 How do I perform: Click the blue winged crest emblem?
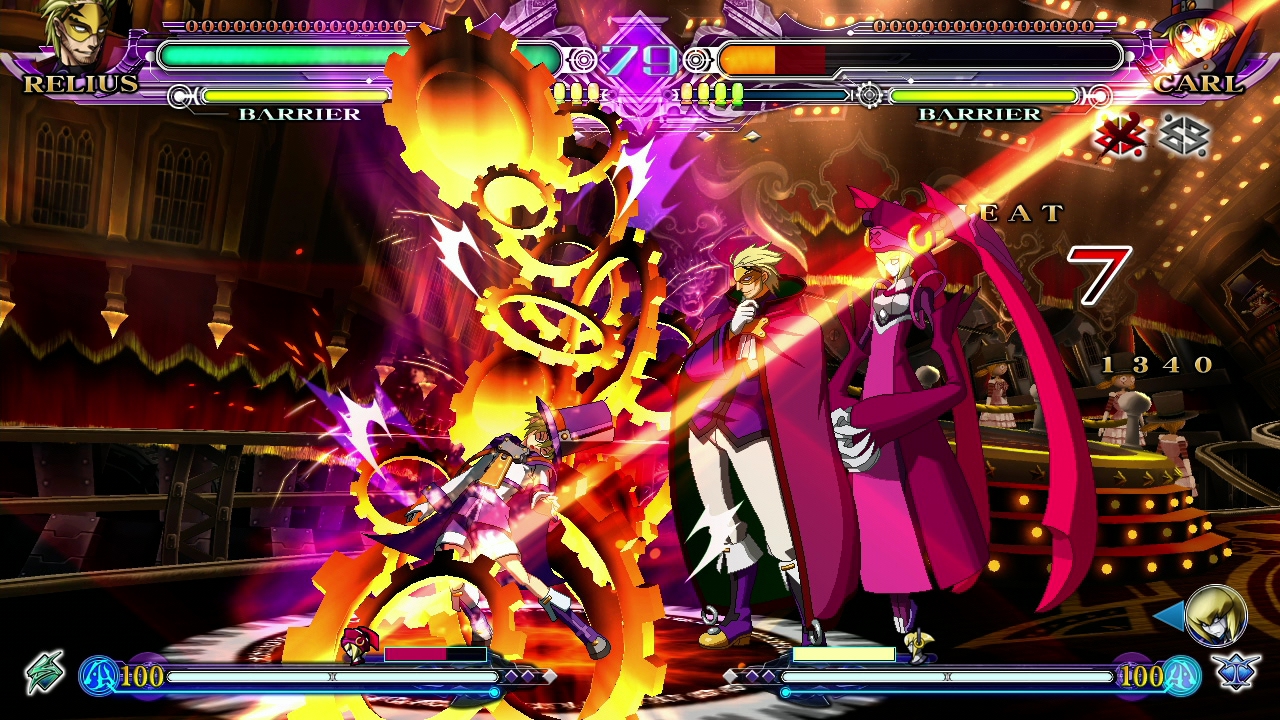point(1238,672)
